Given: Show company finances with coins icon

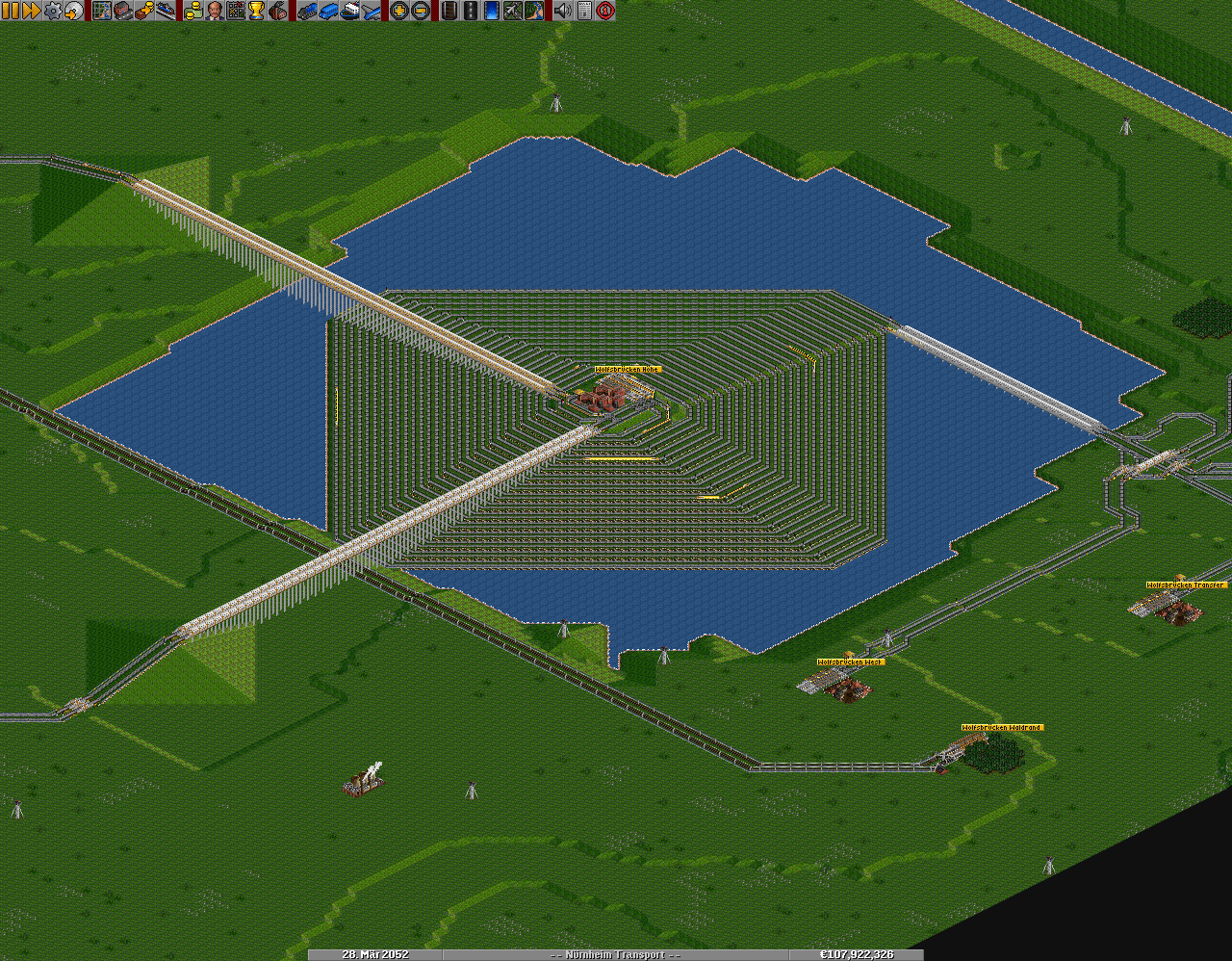Looking at the screenshot, I should coord(192,11).
